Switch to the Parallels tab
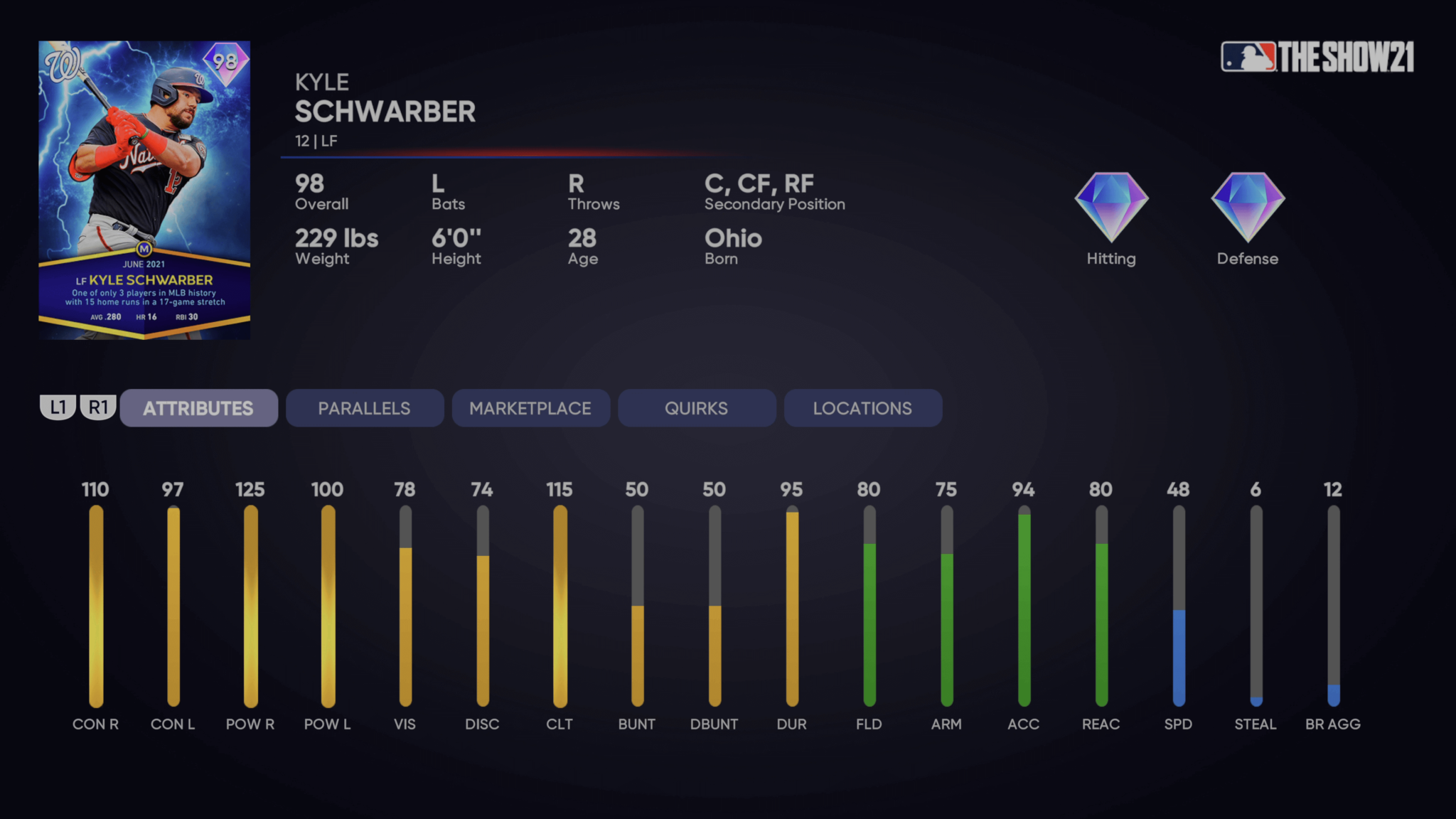The width and height of the screenshot is (1456, 819). click(364, 408)
